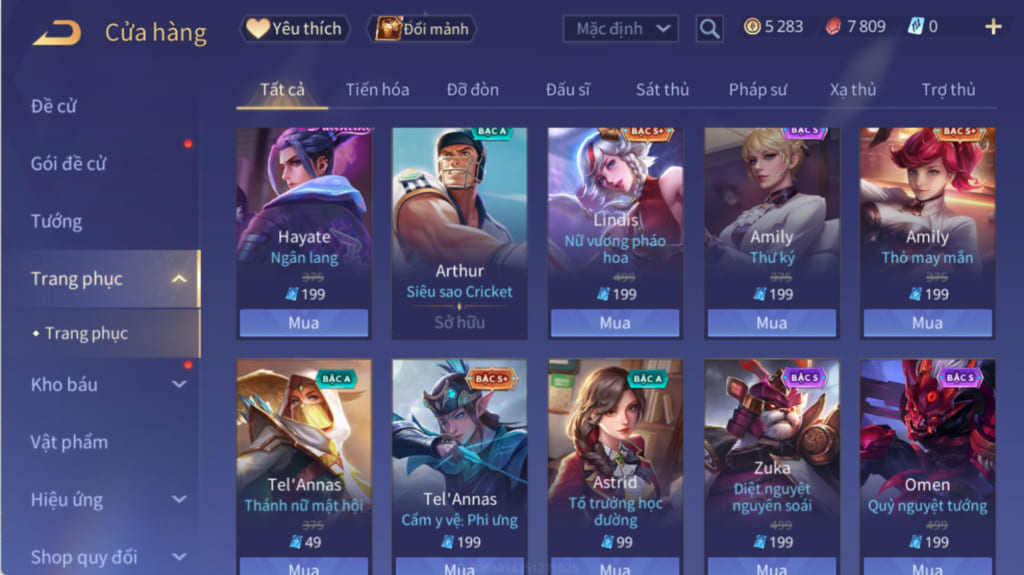Open the Đề cử menu section

click(x=55, y=106)
